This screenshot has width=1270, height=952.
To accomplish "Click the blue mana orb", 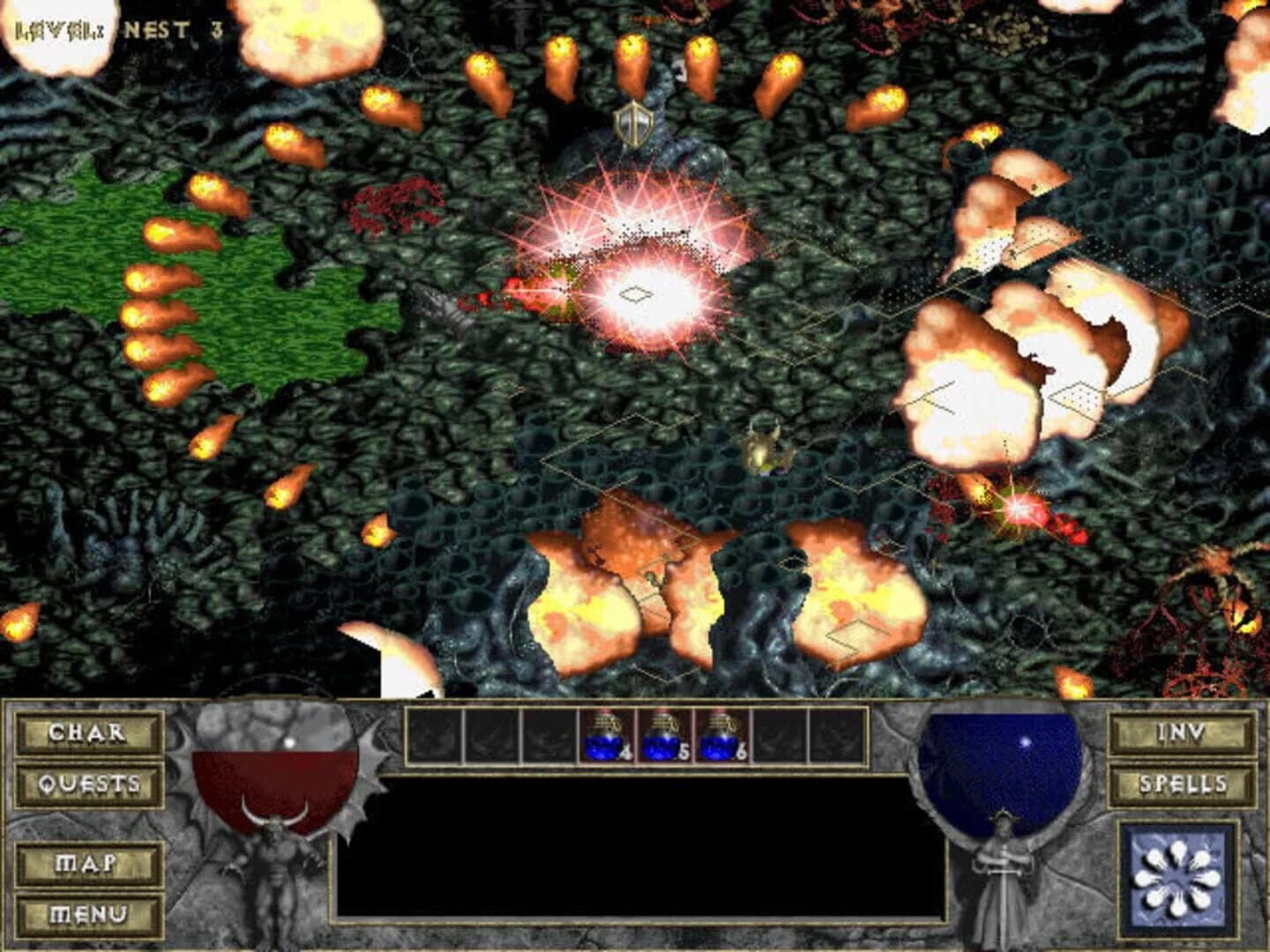I will coord(999,767).
